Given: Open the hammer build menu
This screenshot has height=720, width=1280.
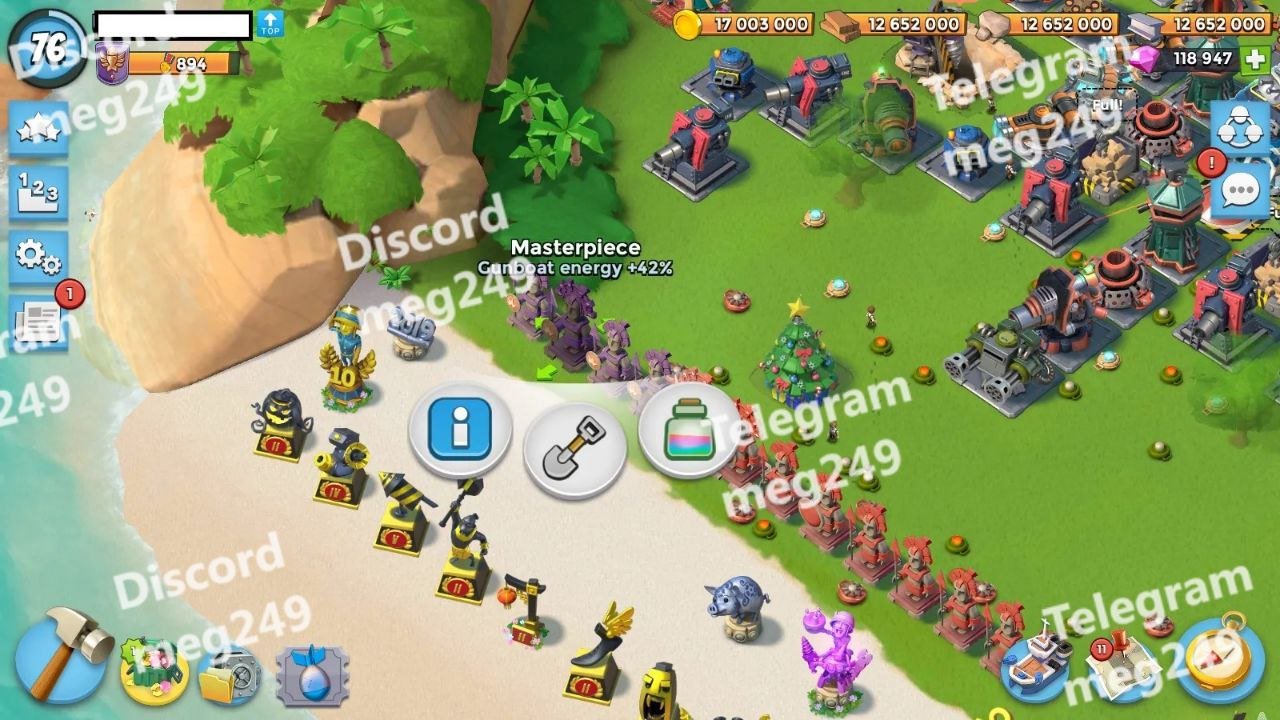Looking at the screenshot, I should [x=60, y=655].
